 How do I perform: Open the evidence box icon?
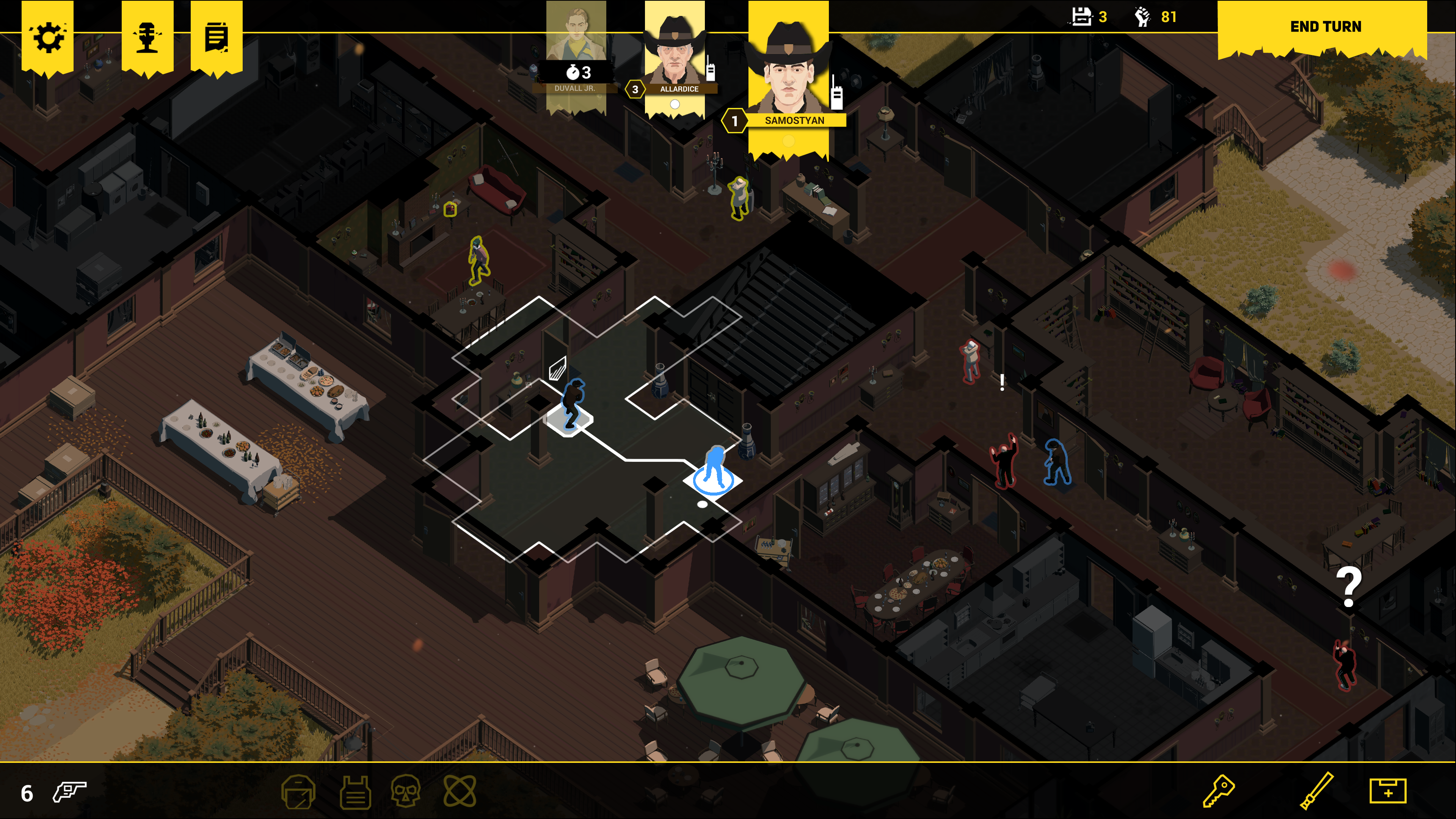point(1388,792)
